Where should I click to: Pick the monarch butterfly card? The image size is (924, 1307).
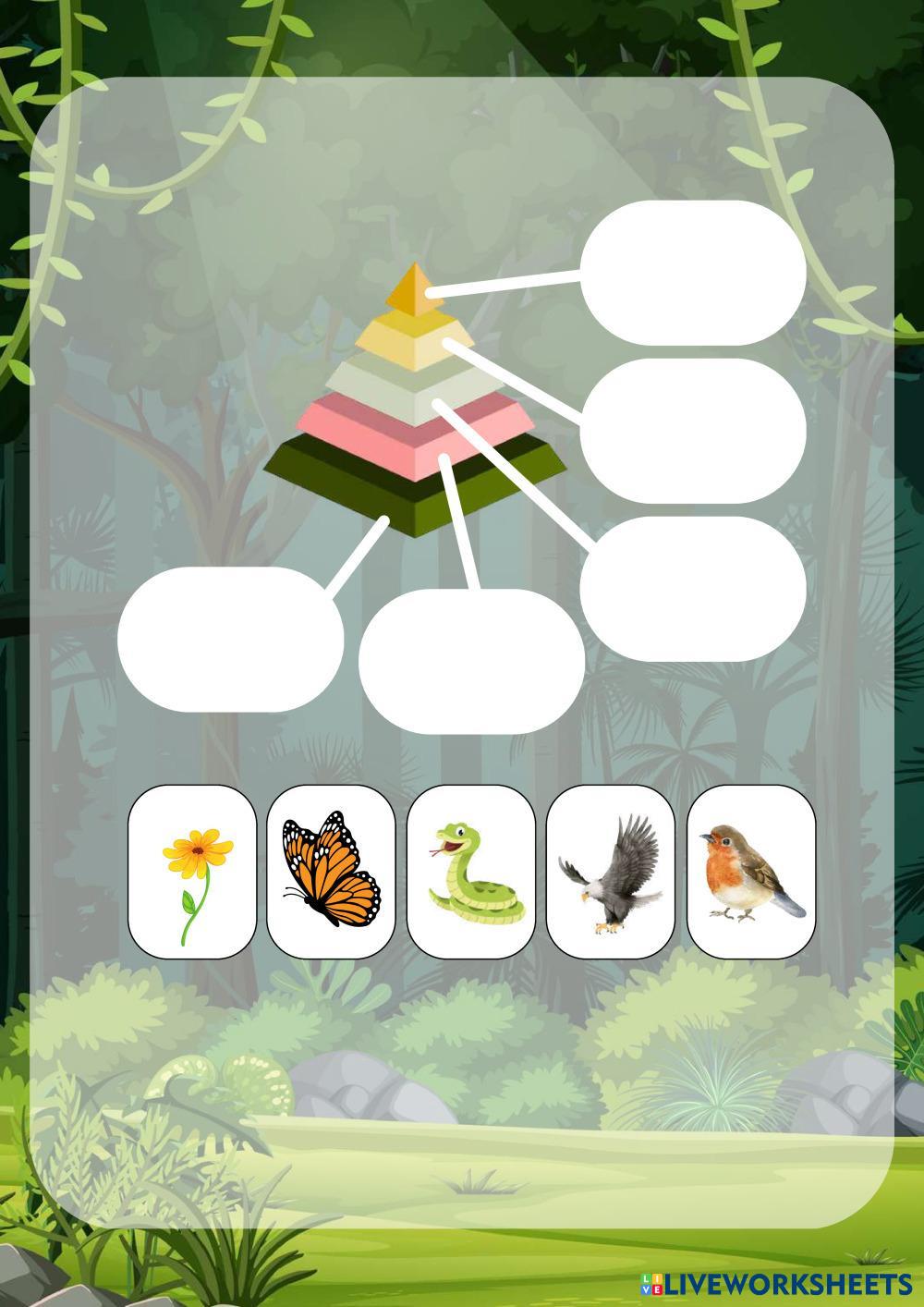(331, 871)
